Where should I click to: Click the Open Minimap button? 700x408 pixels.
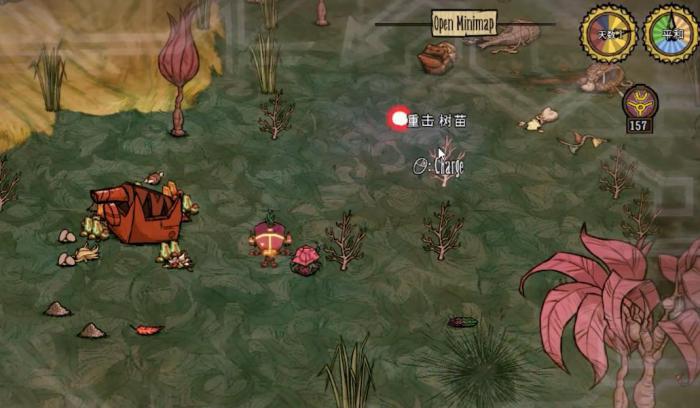(x=464, y=22)
